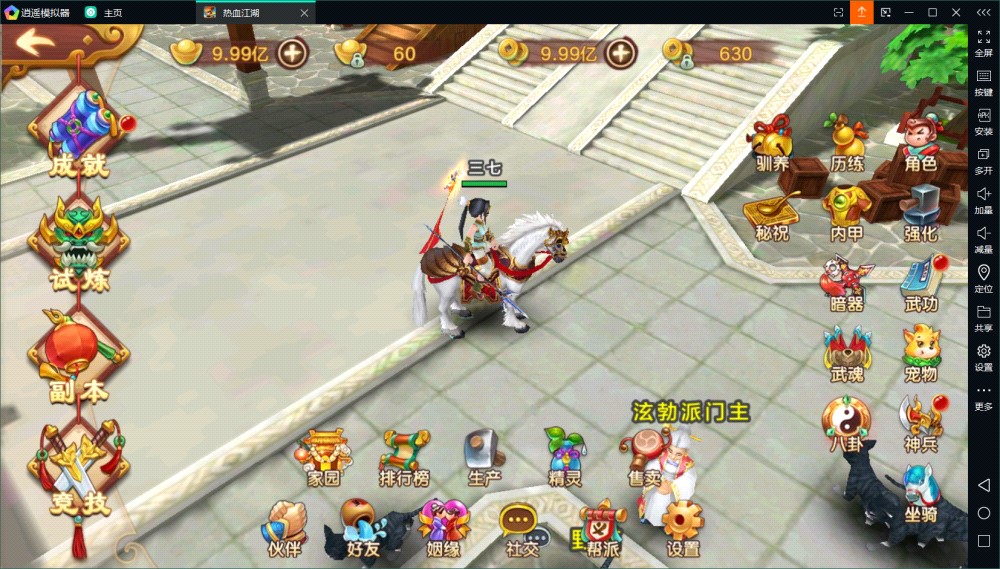Open the 试炼 trial menu

(79, 245)
